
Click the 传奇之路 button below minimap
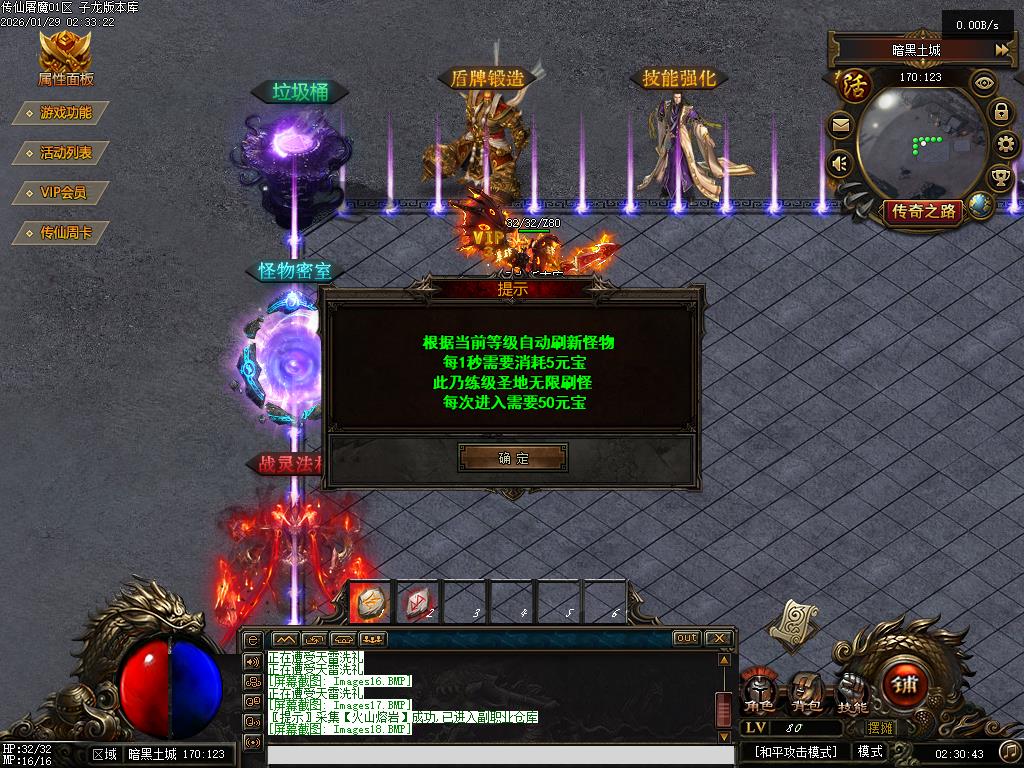pyautogui.click(x=921, y=211)
